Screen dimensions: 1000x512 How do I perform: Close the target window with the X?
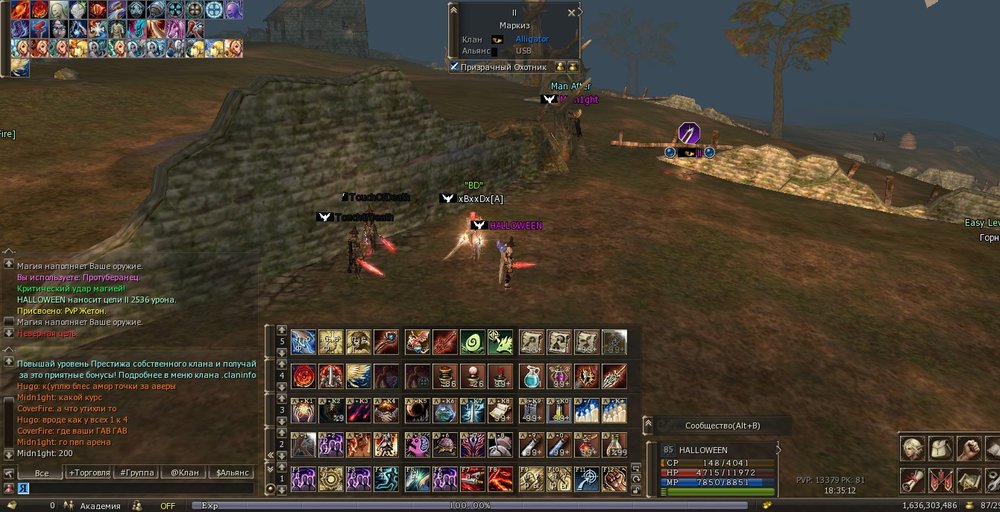(x=571, y=12)
